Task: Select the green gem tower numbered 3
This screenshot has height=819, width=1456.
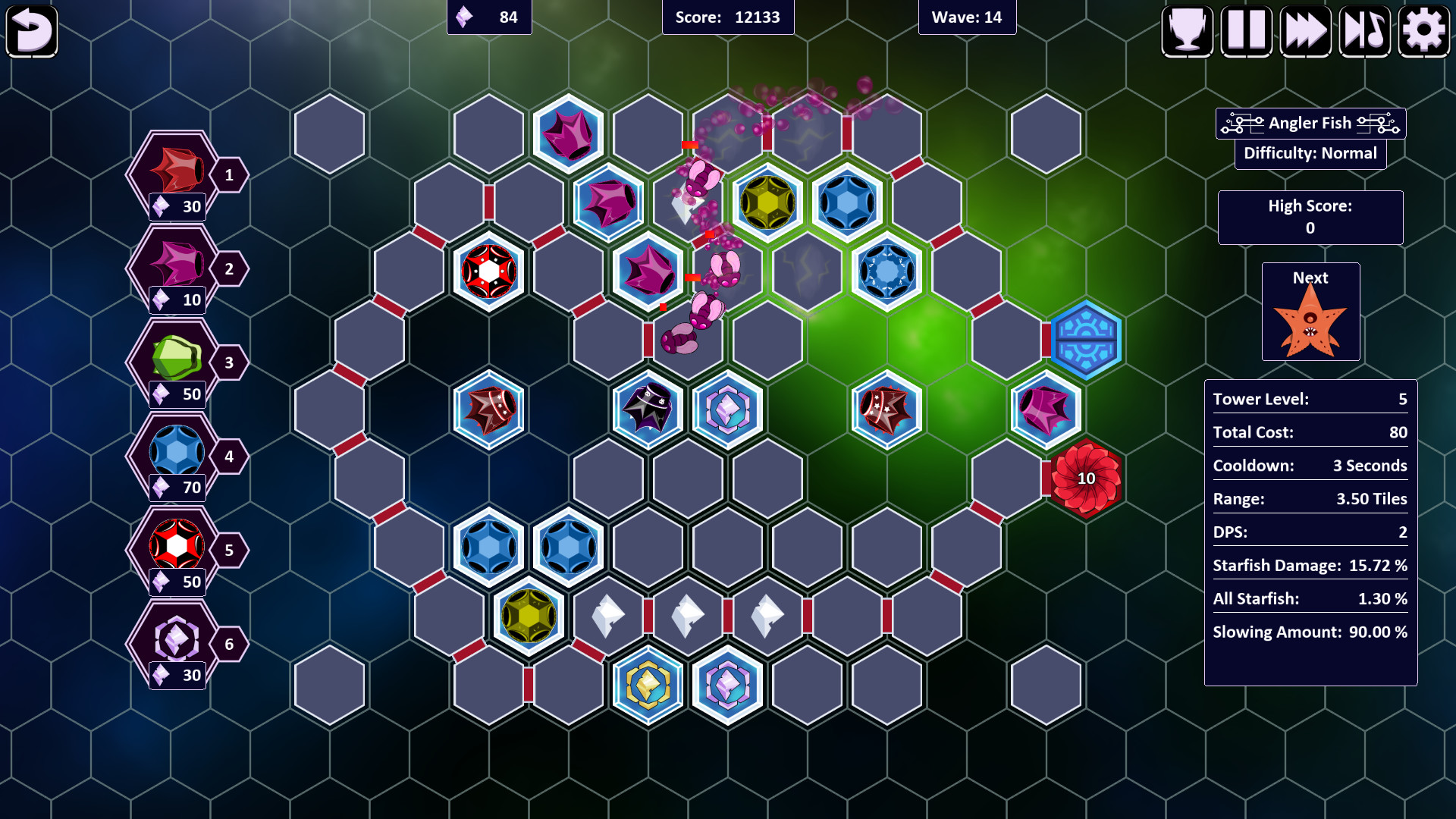Action: click(176, 361)
